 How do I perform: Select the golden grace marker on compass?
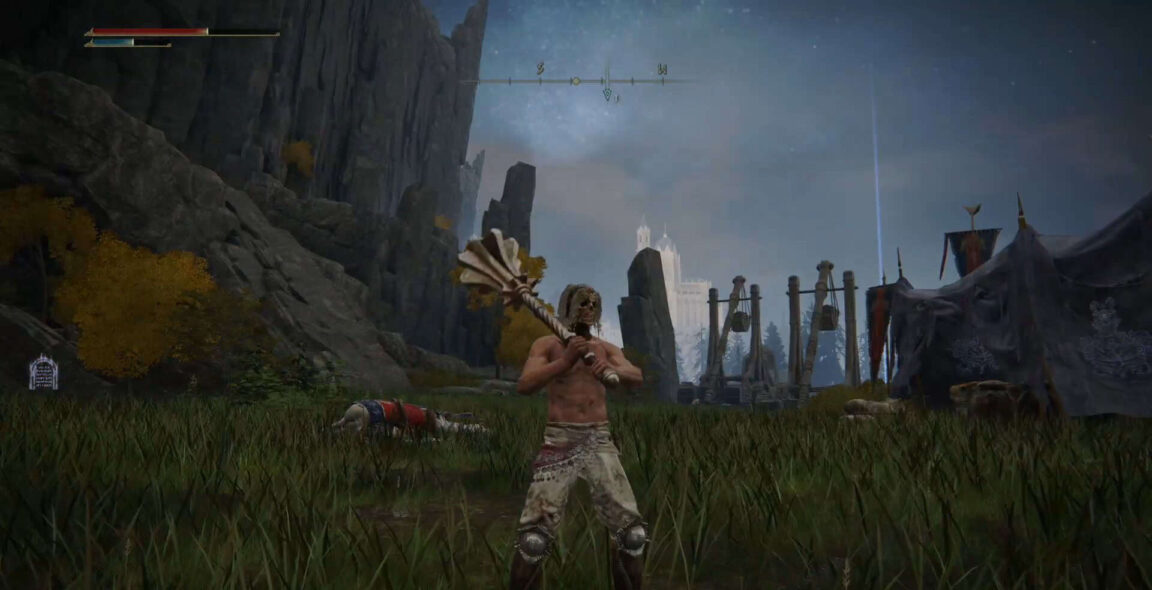pos(575,80)
